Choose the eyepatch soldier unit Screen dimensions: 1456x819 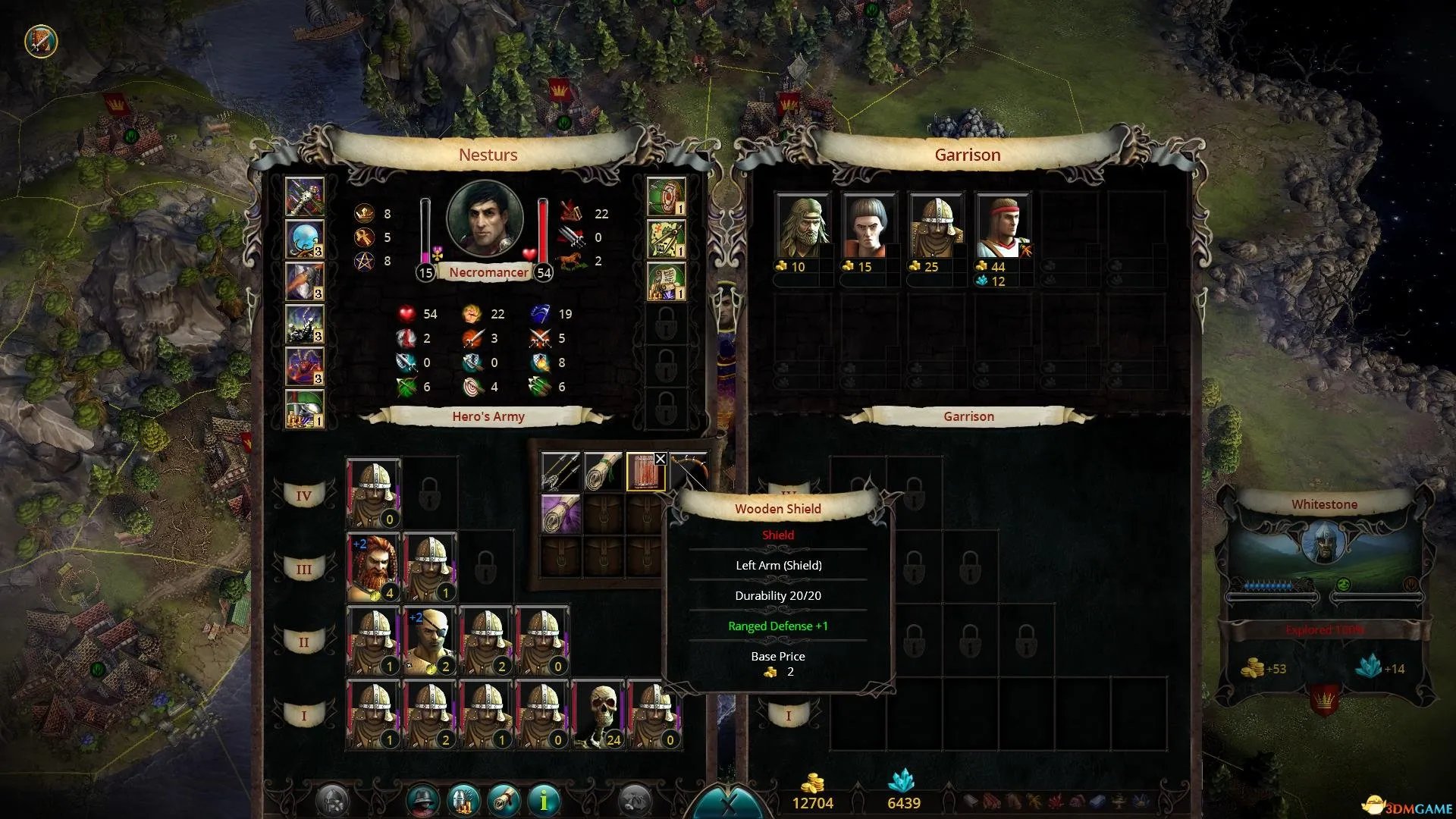(429, 641)
